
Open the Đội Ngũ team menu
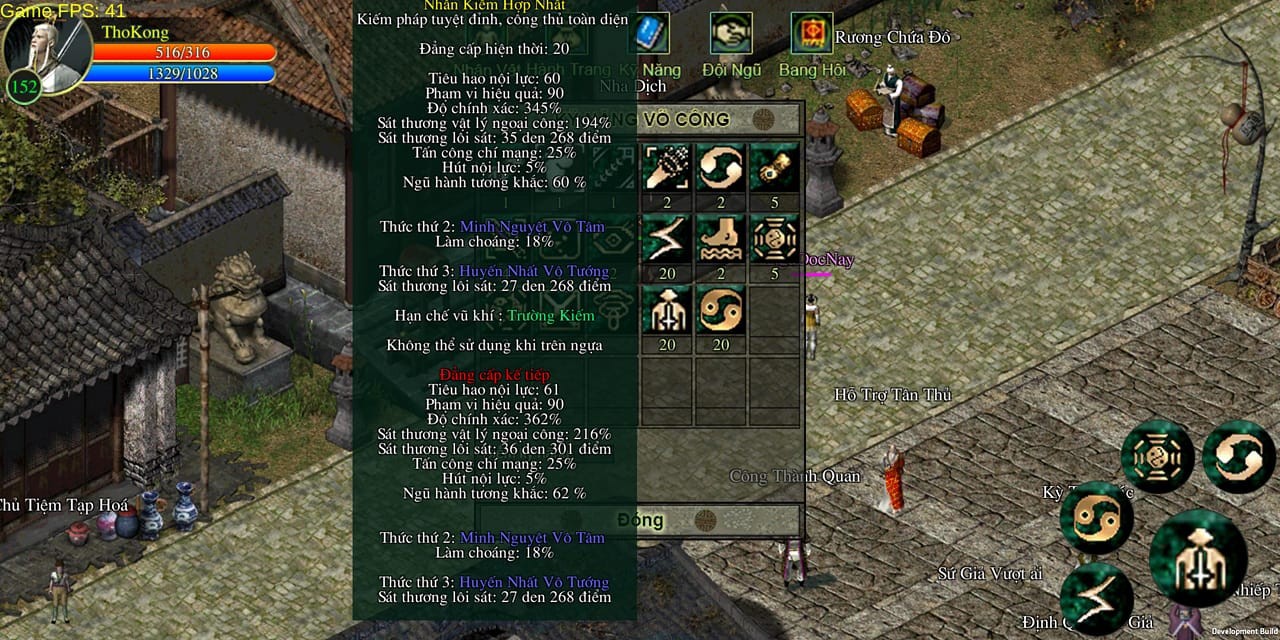731,34
